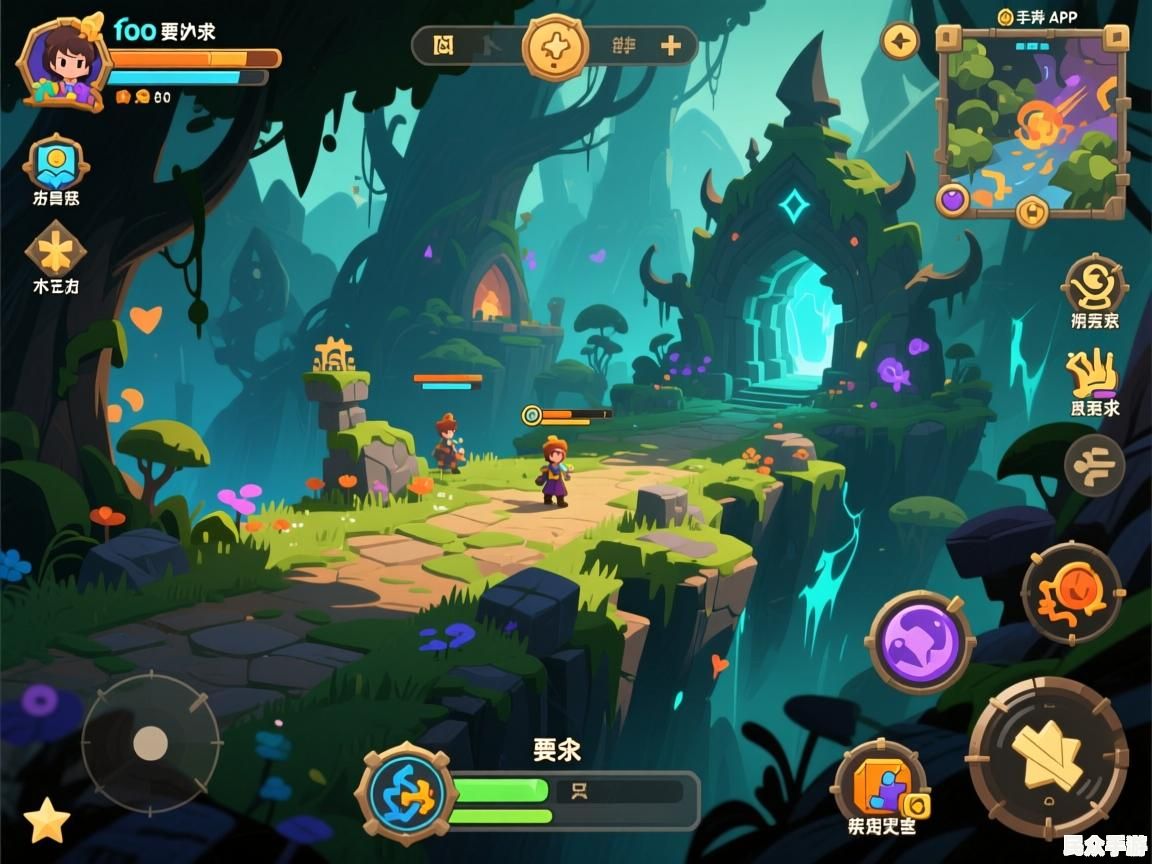The height and width of the screenshot is (864, 1152).
Task: Open the blue shield badge with sun face
Action: (56, 162)
